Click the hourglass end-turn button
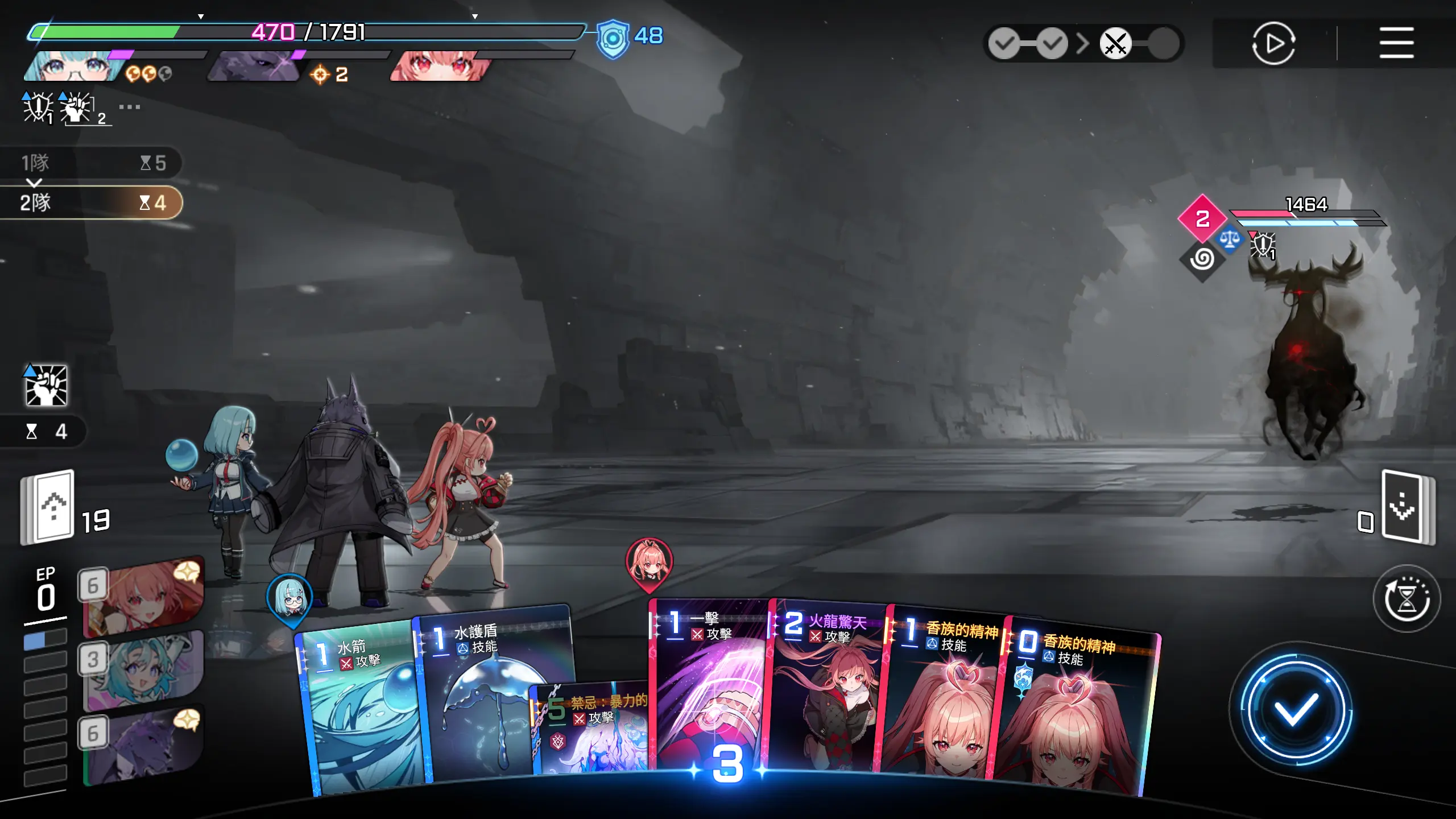This screenshot has height=819, width=1456. (1407, 598)
